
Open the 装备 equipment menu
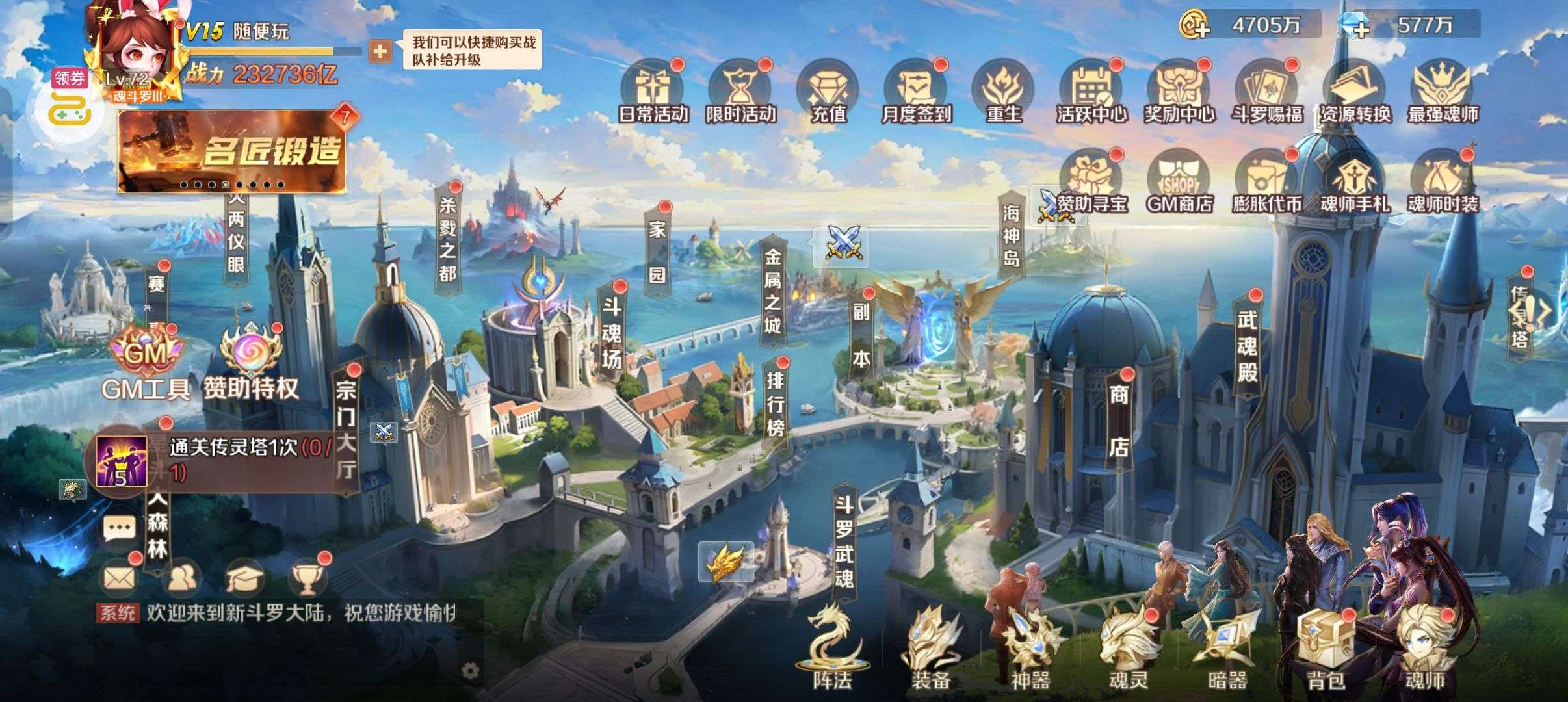click(930, 647)
